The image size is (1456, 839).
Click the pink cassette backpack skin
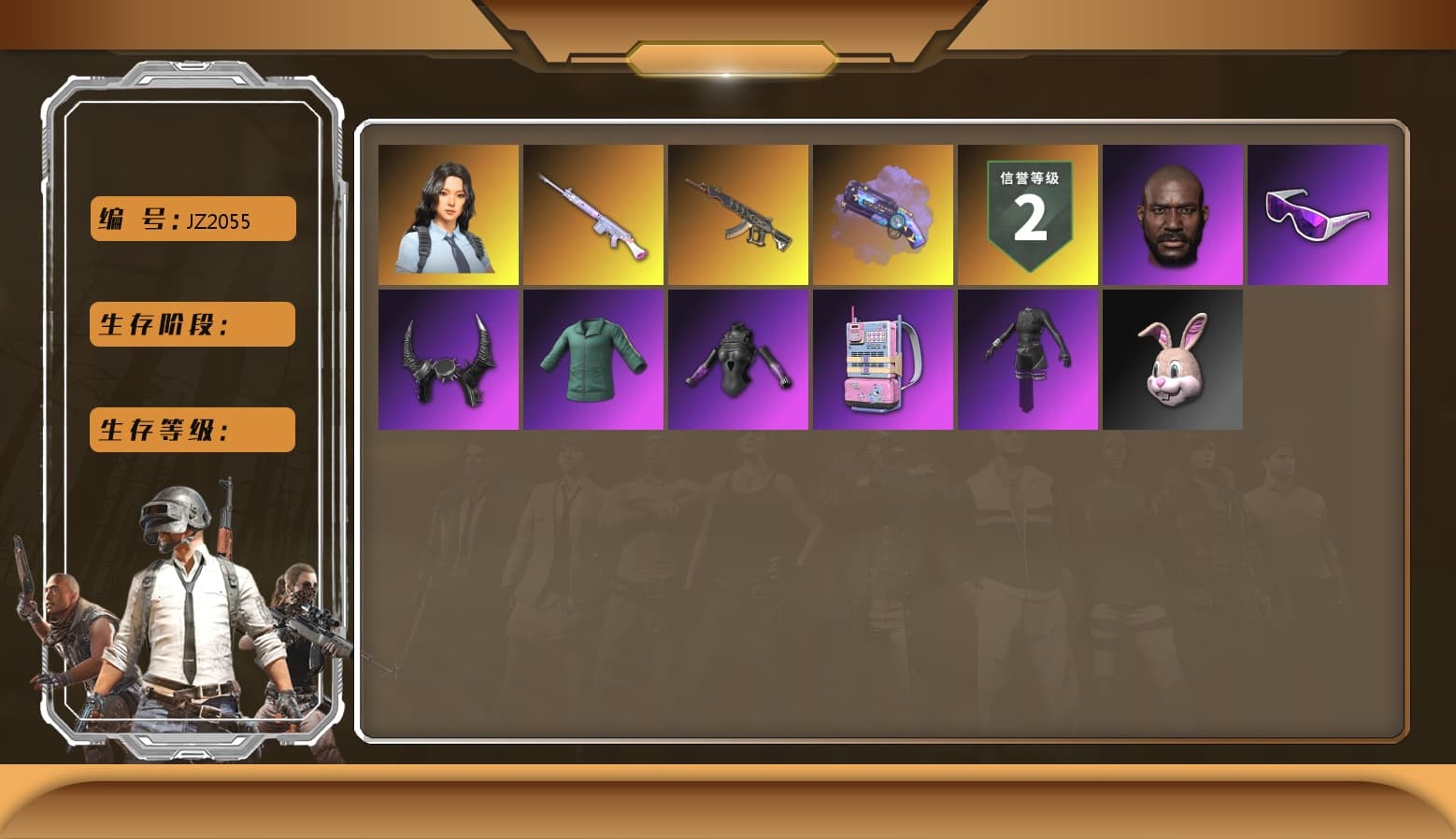click(x=883, y=360)
